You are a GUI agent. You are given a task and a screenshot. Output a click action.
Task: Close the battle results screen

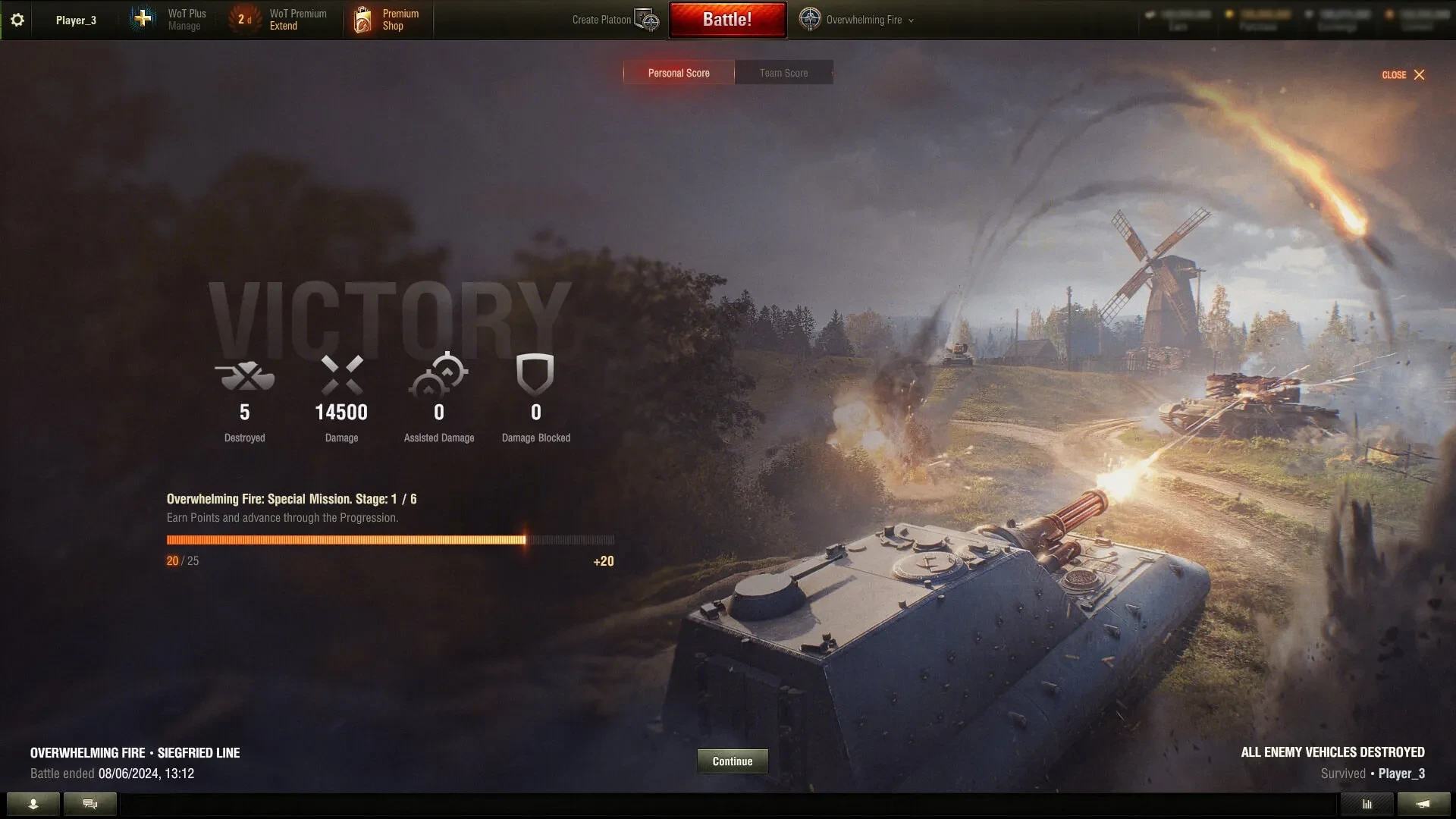1403,75
